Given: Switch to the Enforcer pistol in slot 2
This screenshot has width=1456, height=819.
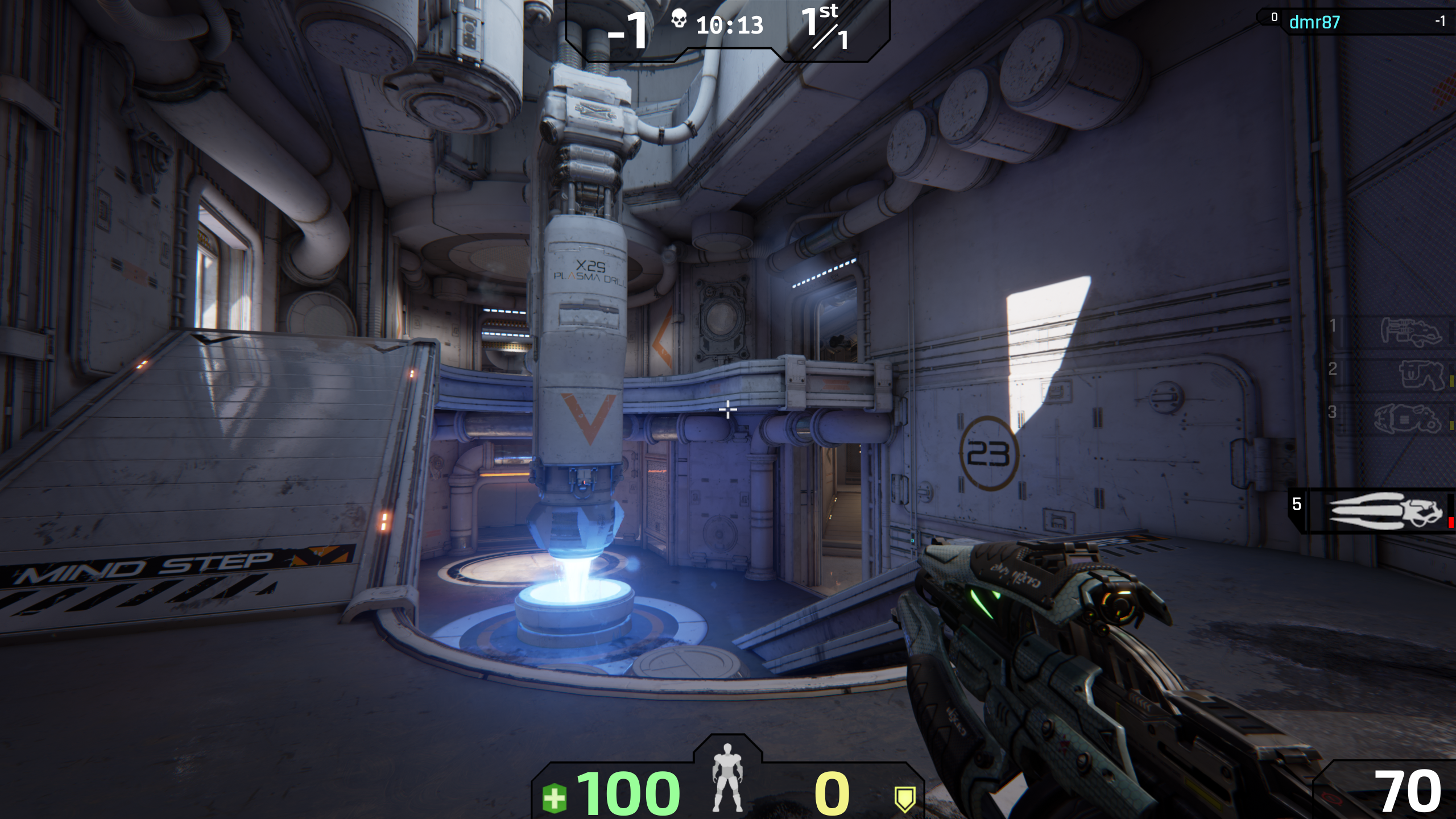Looking at the screenshot, I should [x=1421, y=374].
